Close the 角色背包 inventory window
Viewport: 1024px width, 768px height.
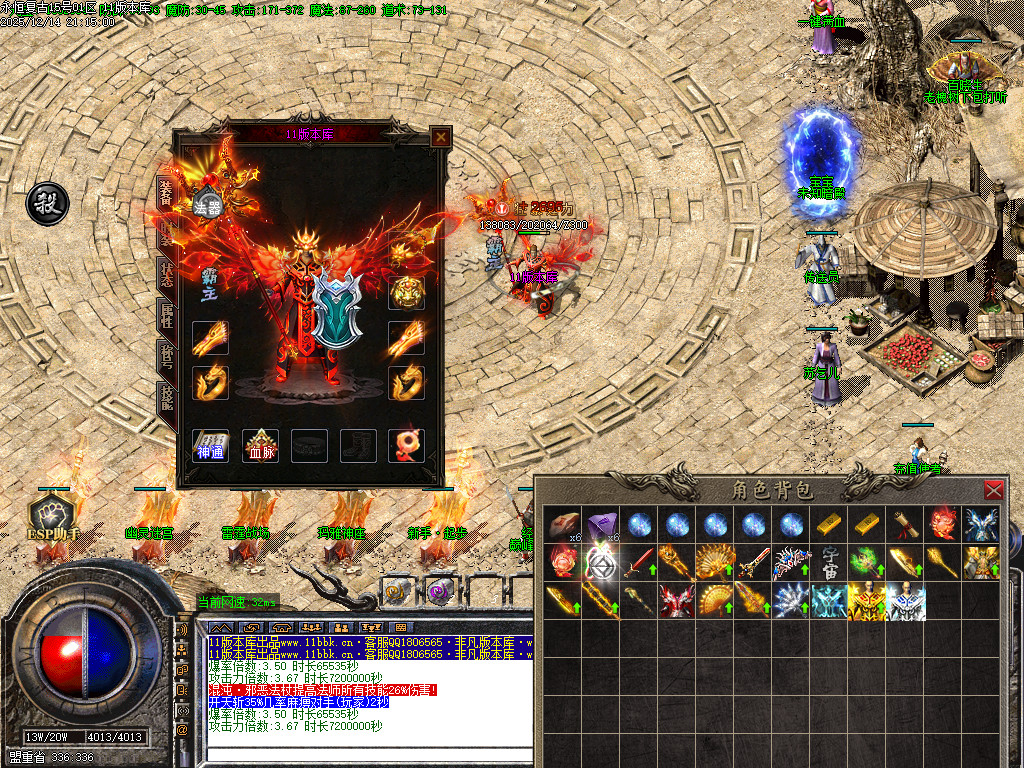993,490
